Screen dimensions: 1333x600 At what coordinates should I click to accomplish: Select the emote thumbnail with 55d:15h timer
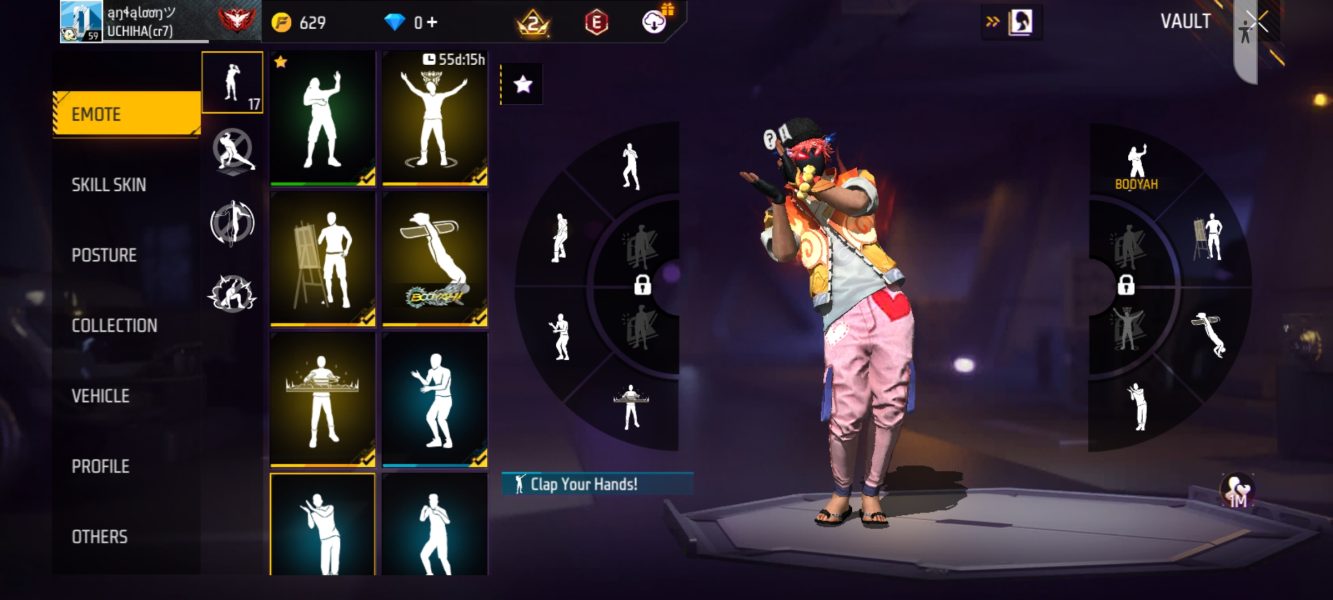click(x=434, y=117)
